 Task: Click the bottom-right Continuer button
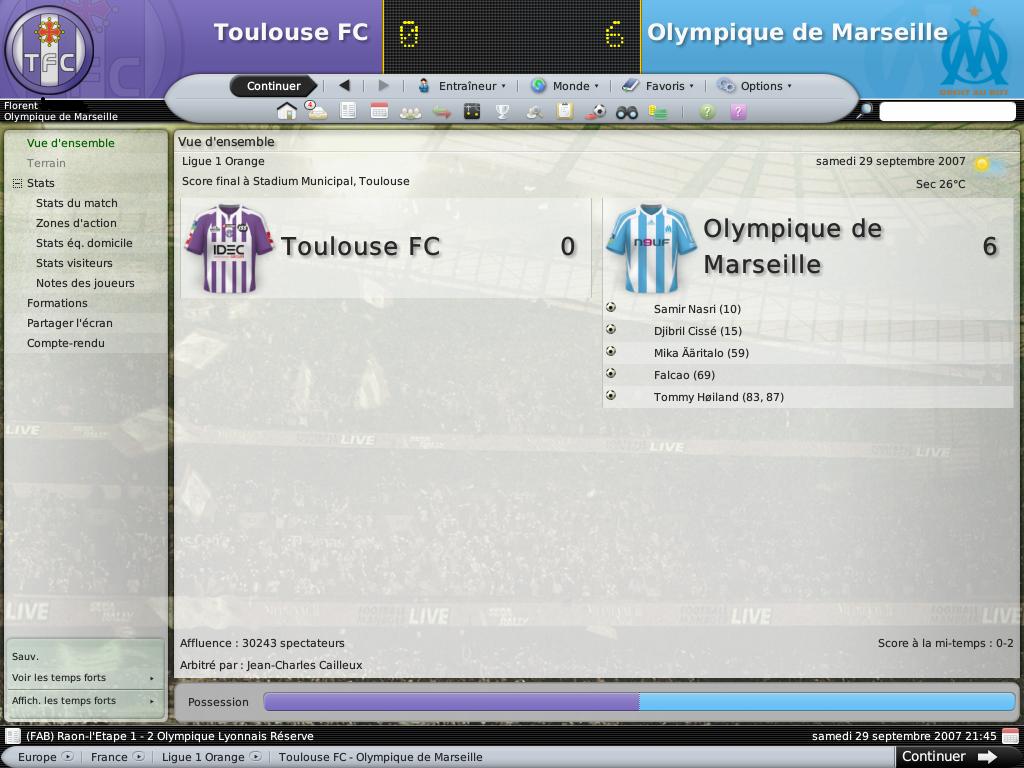[948, 757]
